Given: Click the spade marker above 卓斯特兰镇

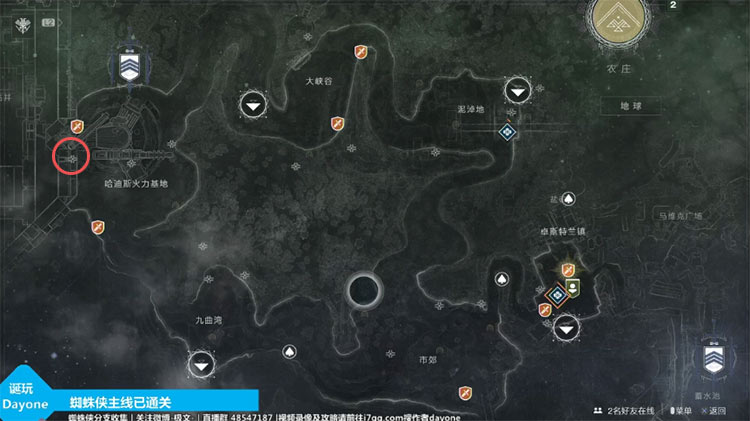Looking at the screenshot, I should coord(568,200).
